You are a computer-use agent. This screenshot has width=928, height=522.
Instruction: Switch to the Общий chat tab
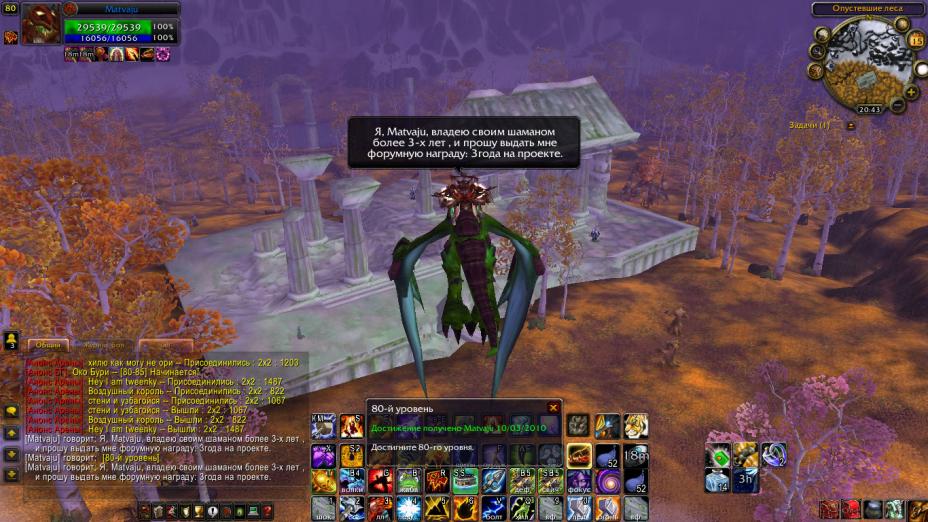[48, 345]
